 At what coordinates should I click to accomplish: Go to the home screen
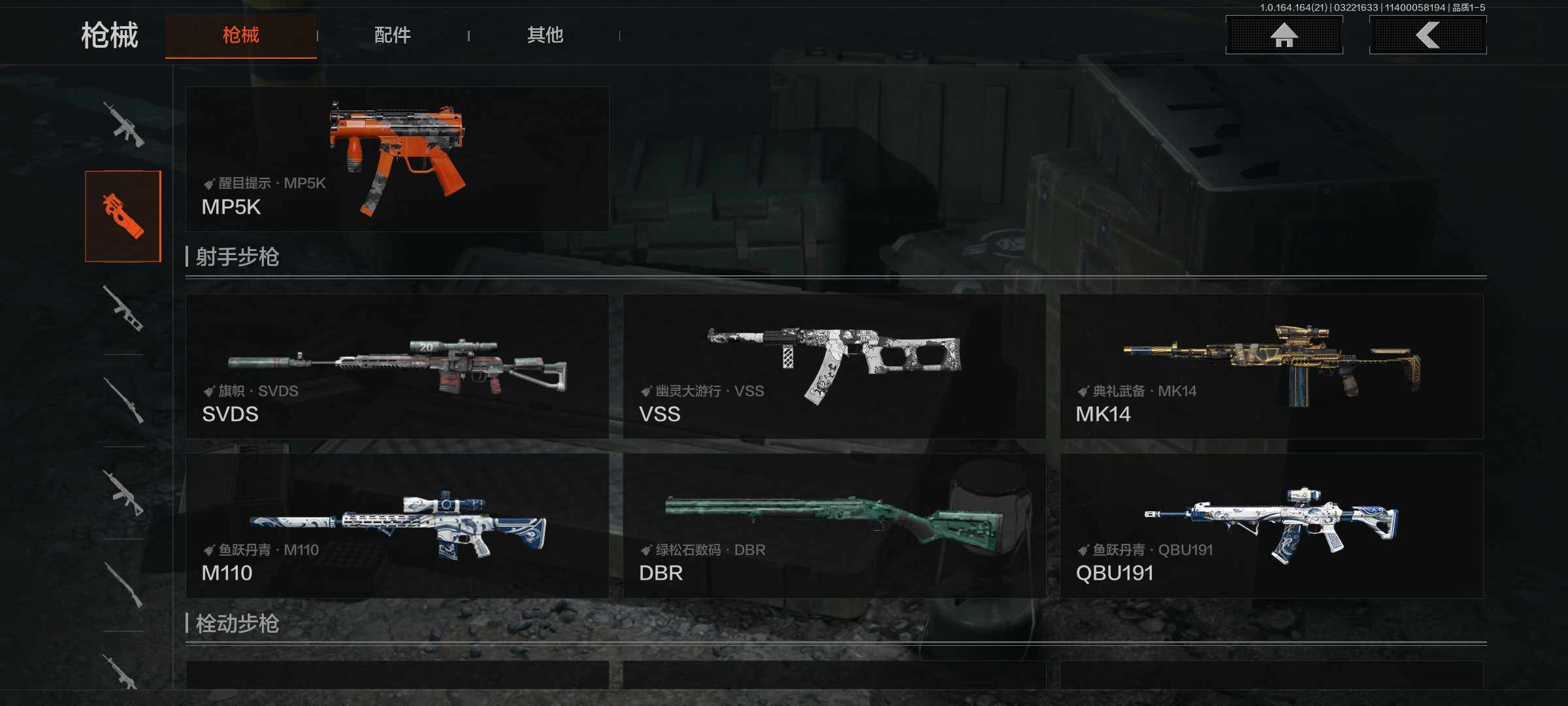point(1284,35)
